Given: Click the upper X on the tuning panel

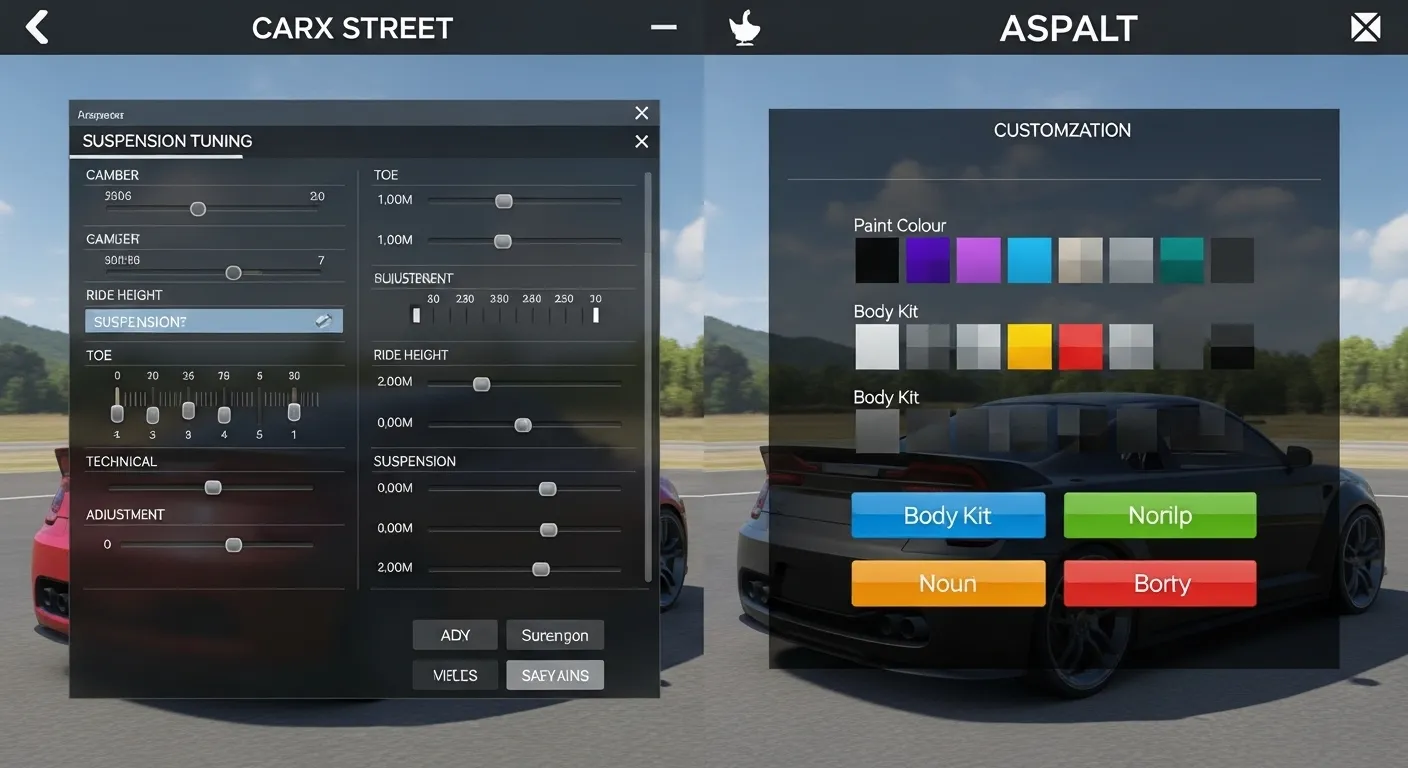Looking at the screenshot, I should (x=641, y=113).
